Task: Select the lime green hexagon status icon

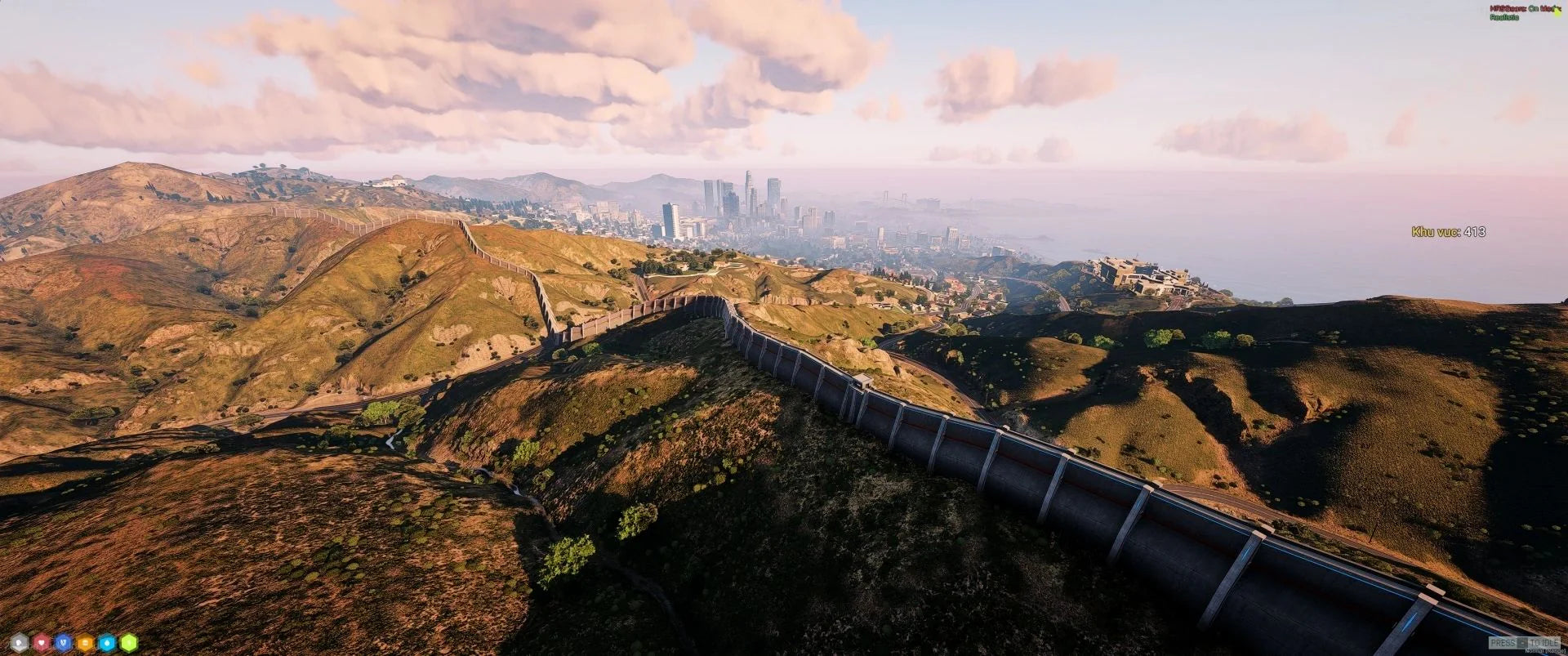Action: click(129, 643)
